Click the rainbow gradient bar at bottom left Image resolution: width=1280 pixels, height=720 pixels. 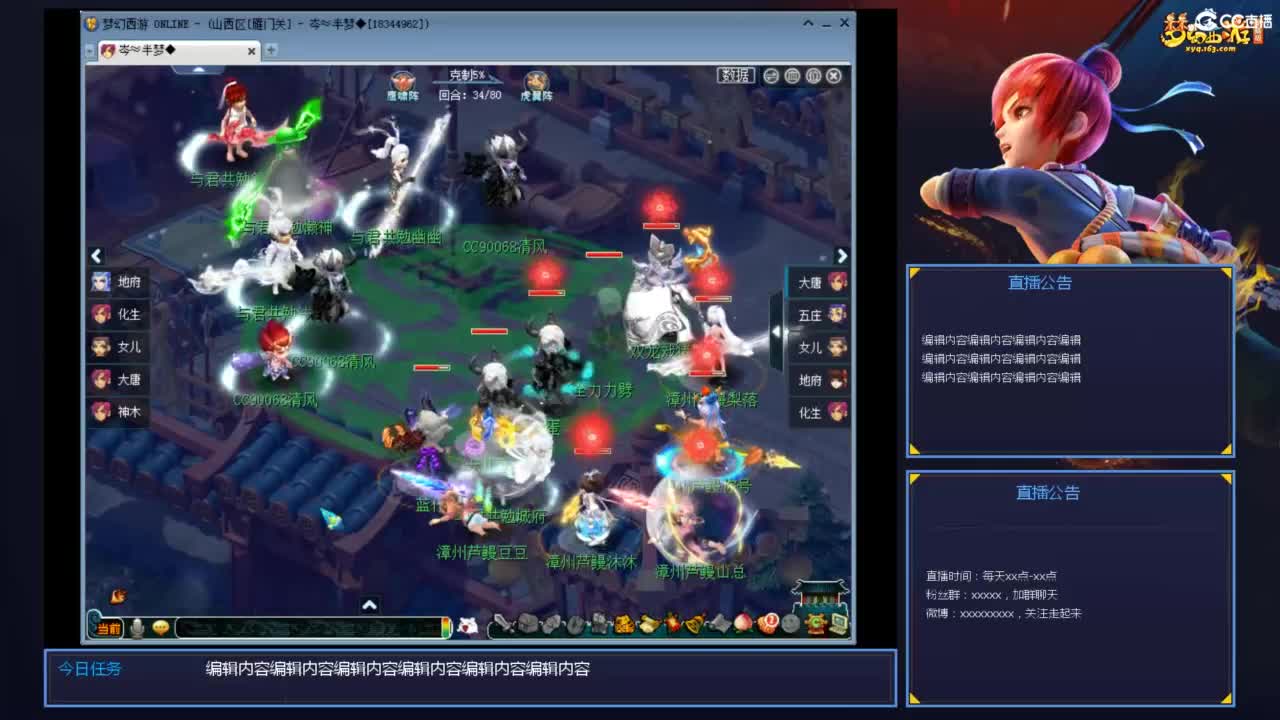pos(444,629)
